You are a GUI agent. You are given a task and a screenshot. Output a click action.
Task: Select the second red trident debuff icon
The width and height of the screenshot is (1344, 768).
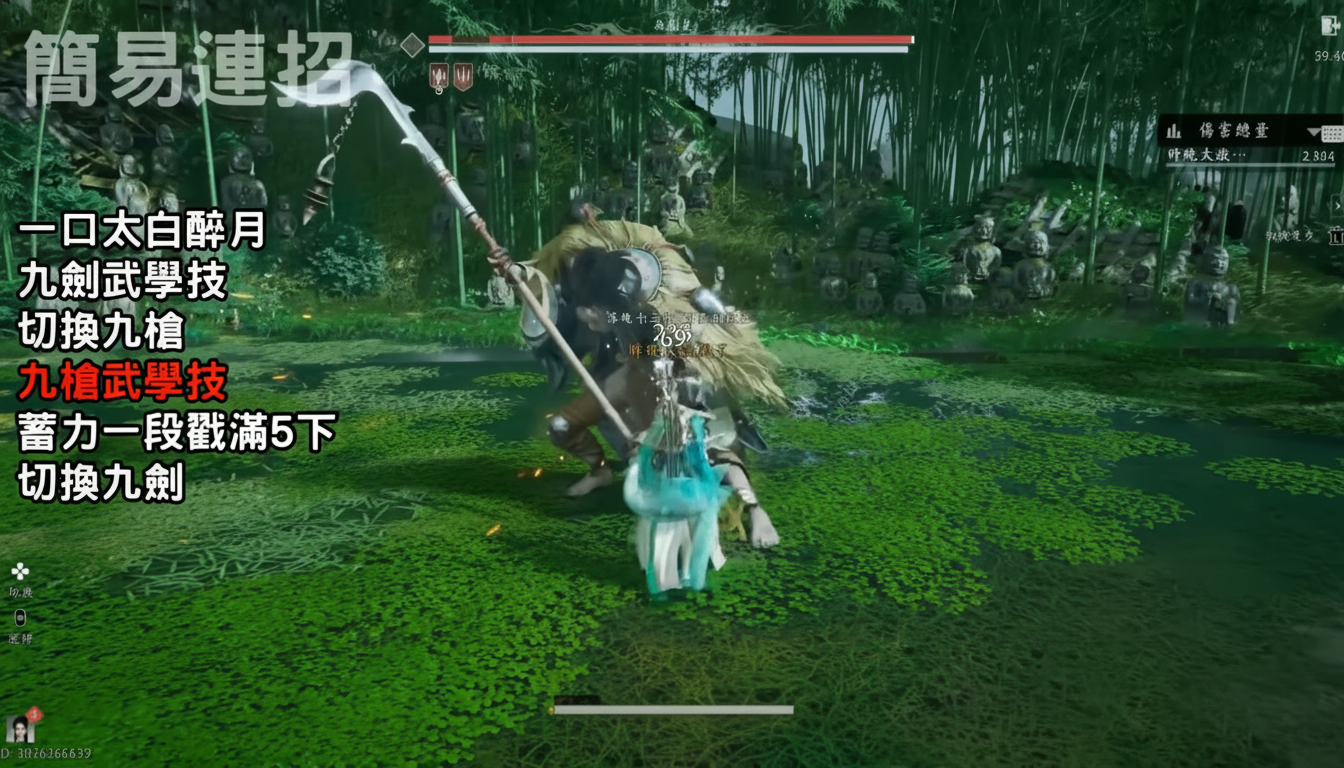click(x=463, y=74)
